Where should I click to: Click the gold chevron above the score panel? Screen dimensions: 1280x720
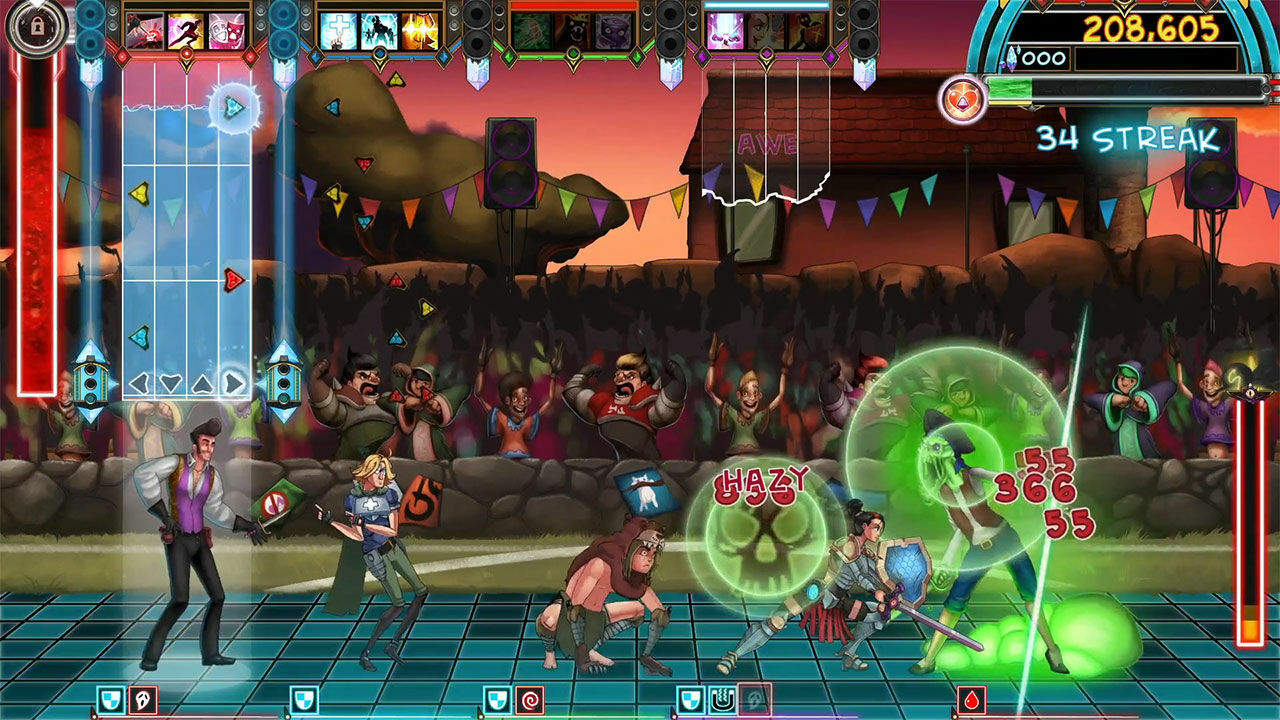[x=1124, y=9]
